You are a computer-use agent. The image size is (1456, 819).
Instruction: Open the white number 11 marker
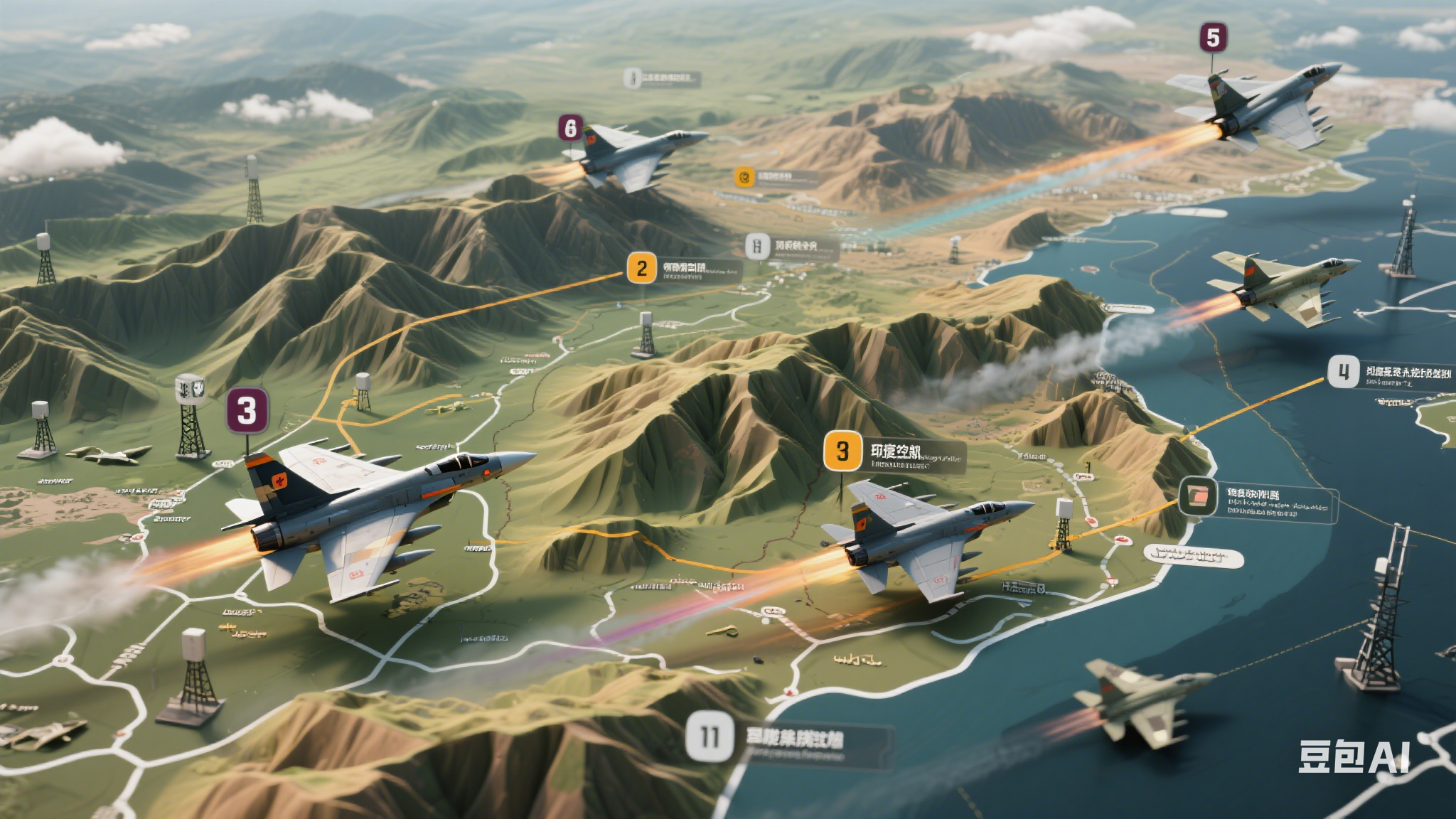[x=710, y=737]
